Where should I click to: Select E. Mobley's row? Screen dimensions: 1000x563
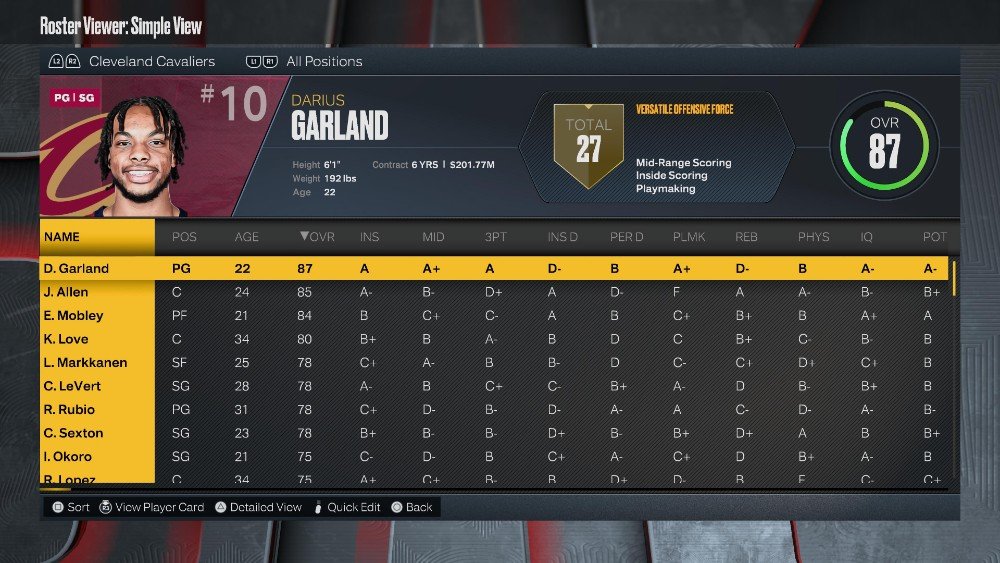click(x=73, y=316)
